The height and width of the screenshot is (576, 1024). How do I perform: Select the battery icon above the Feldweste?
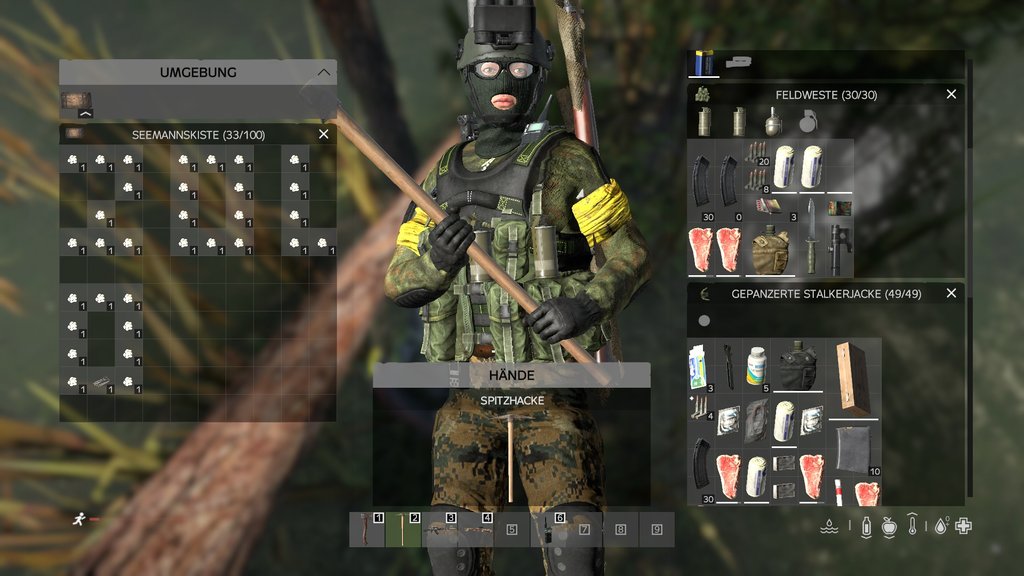pos(704,63)
